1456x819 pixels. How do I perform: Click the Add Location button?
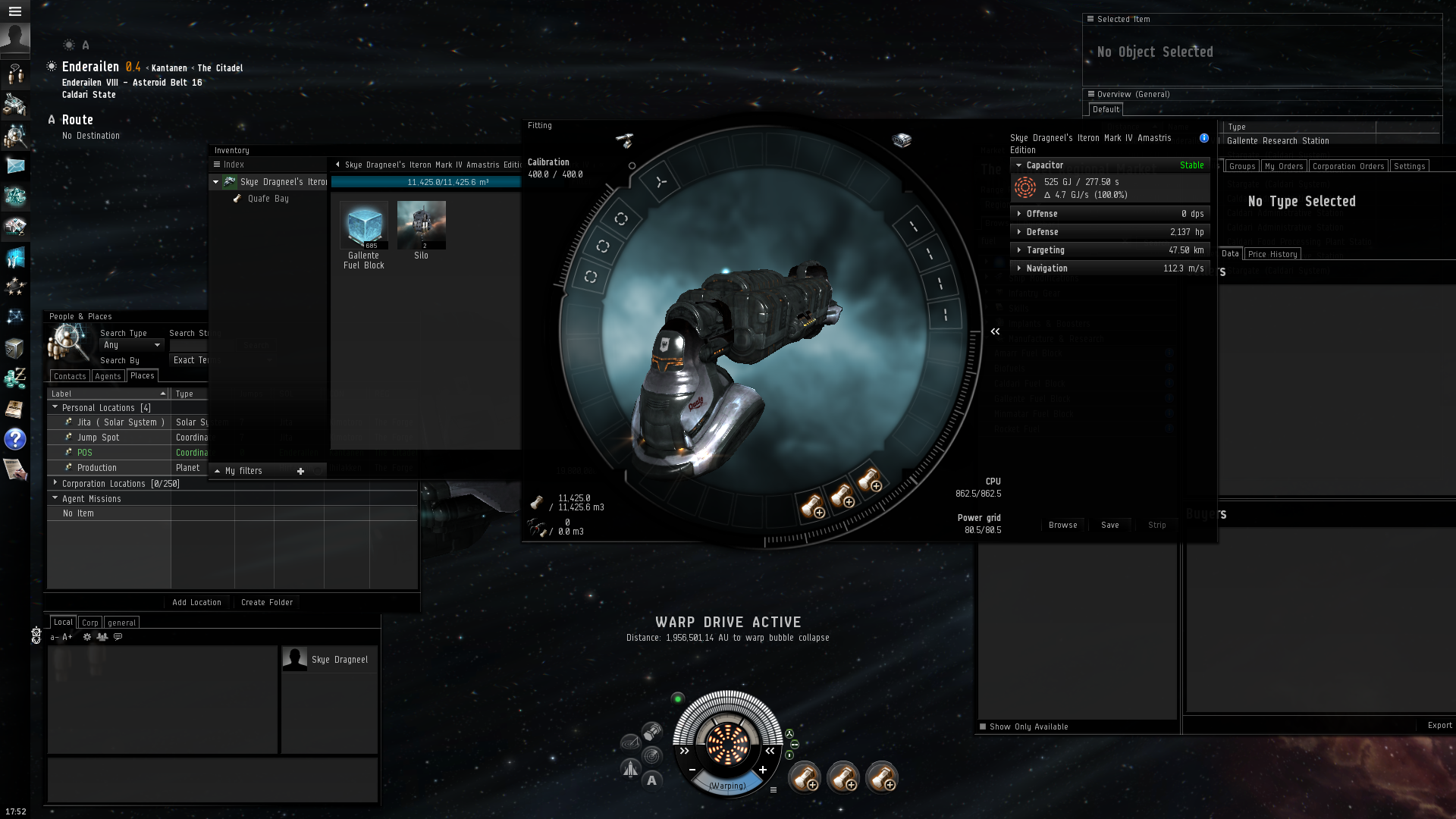pos(196,603)
